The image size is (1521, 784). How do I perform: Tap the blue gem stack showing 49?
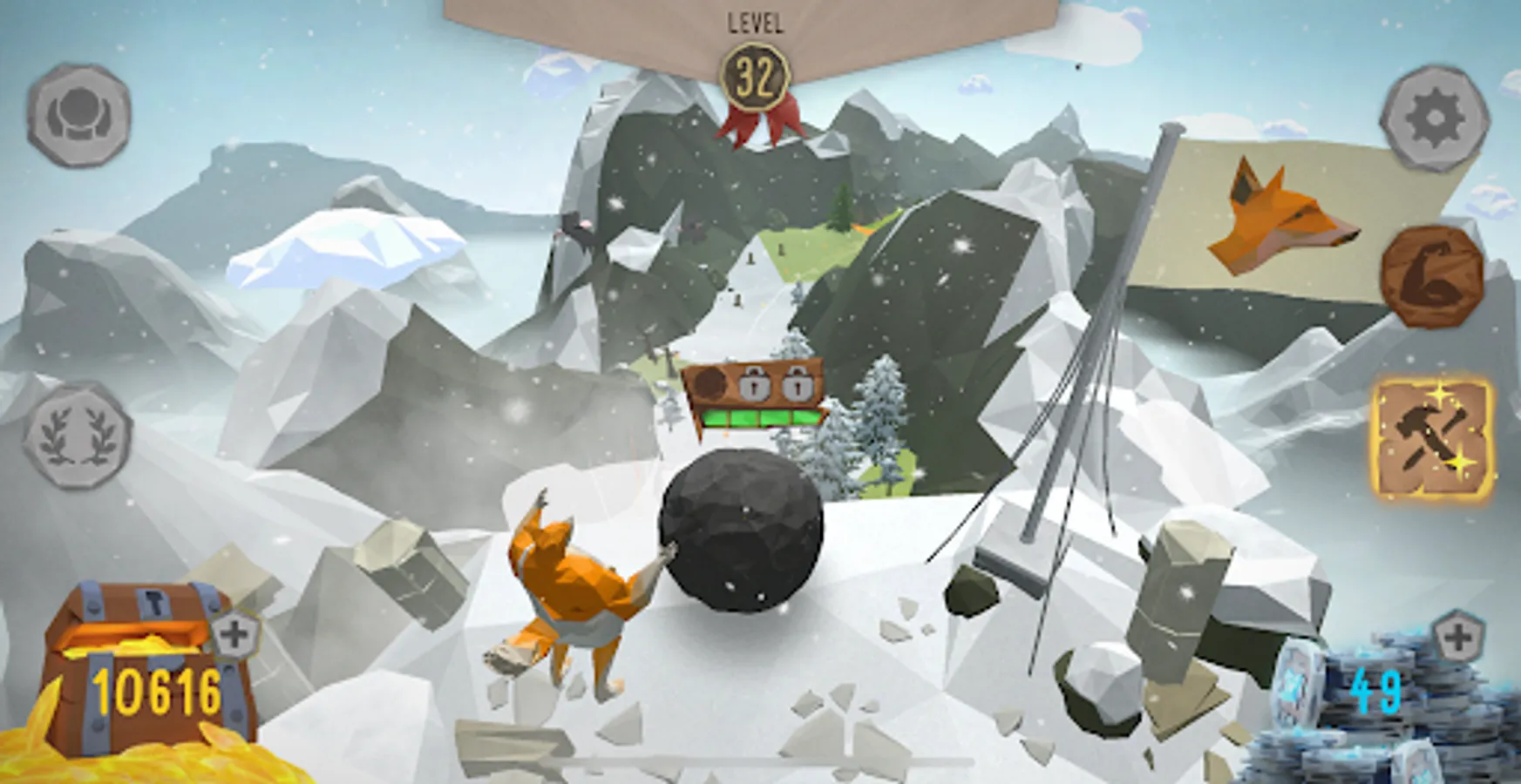(1377, 688)
